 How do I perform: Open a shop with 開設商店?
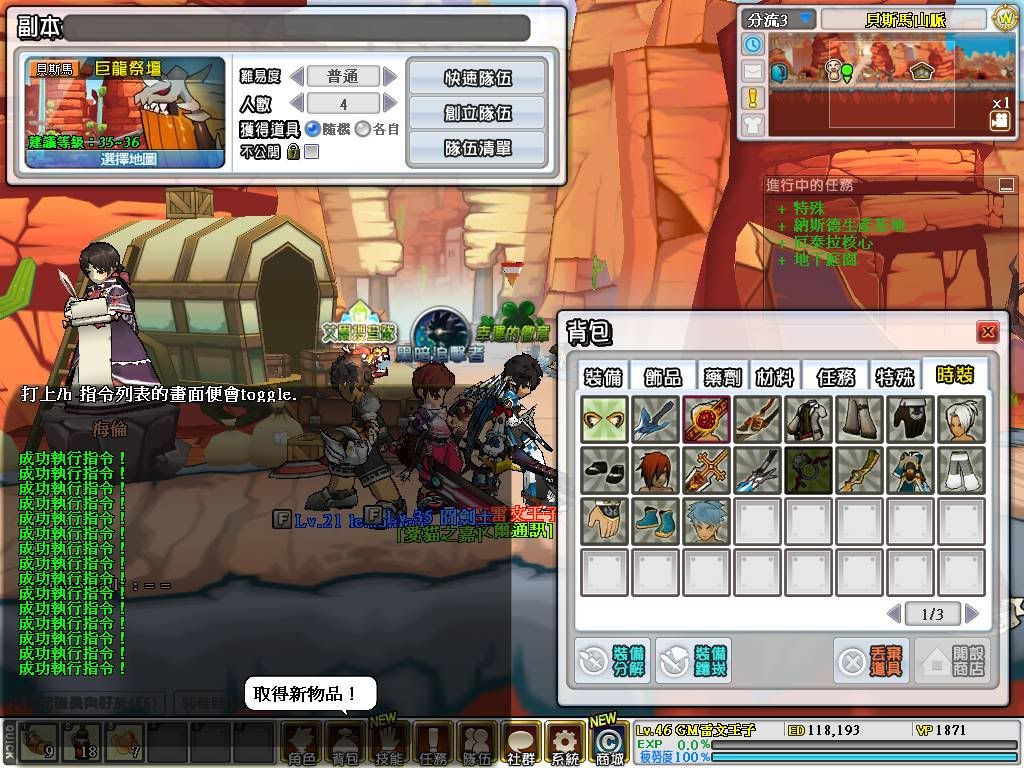[x=954, y=661]
